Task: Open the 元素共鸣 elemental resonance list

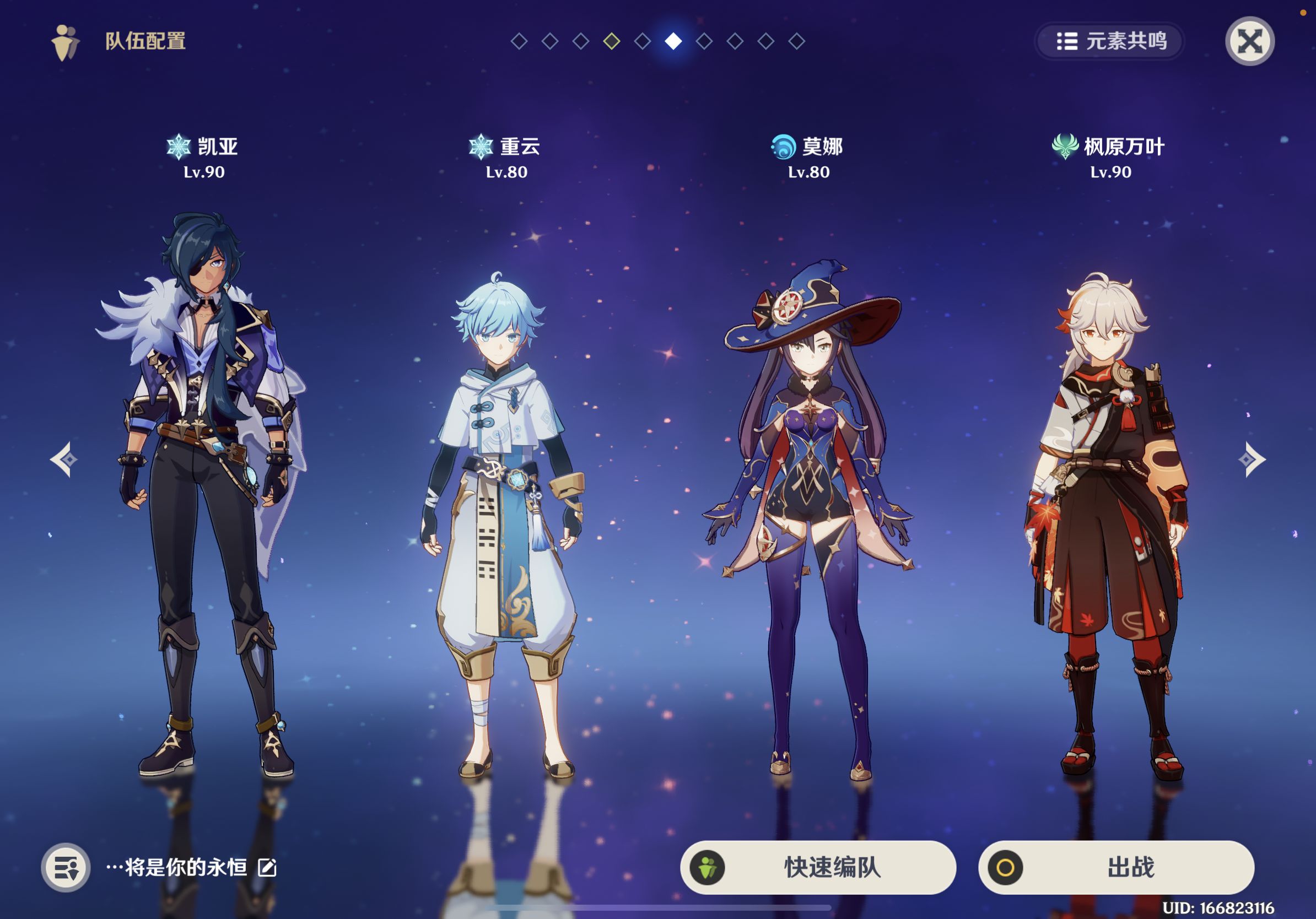Action: point(1110,41)
